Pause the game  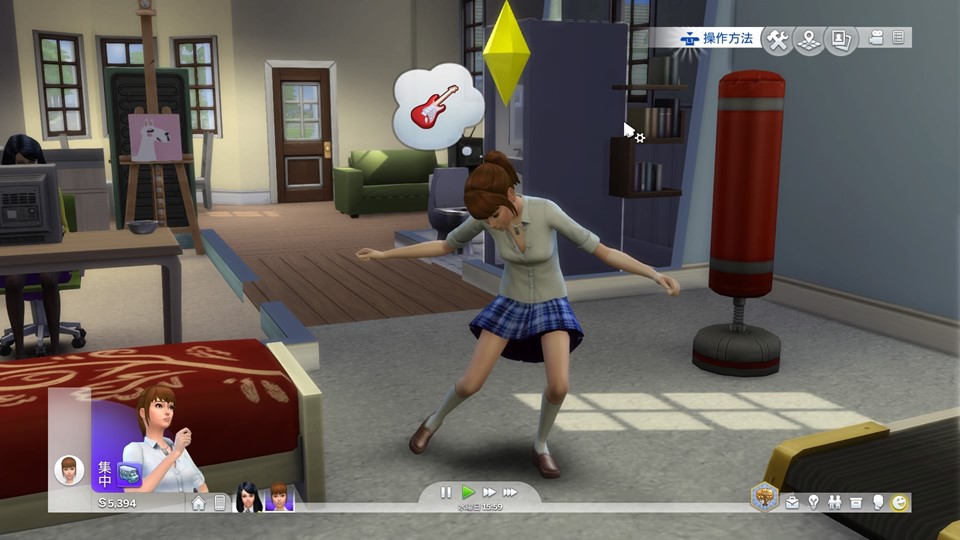tap(446, 492)
